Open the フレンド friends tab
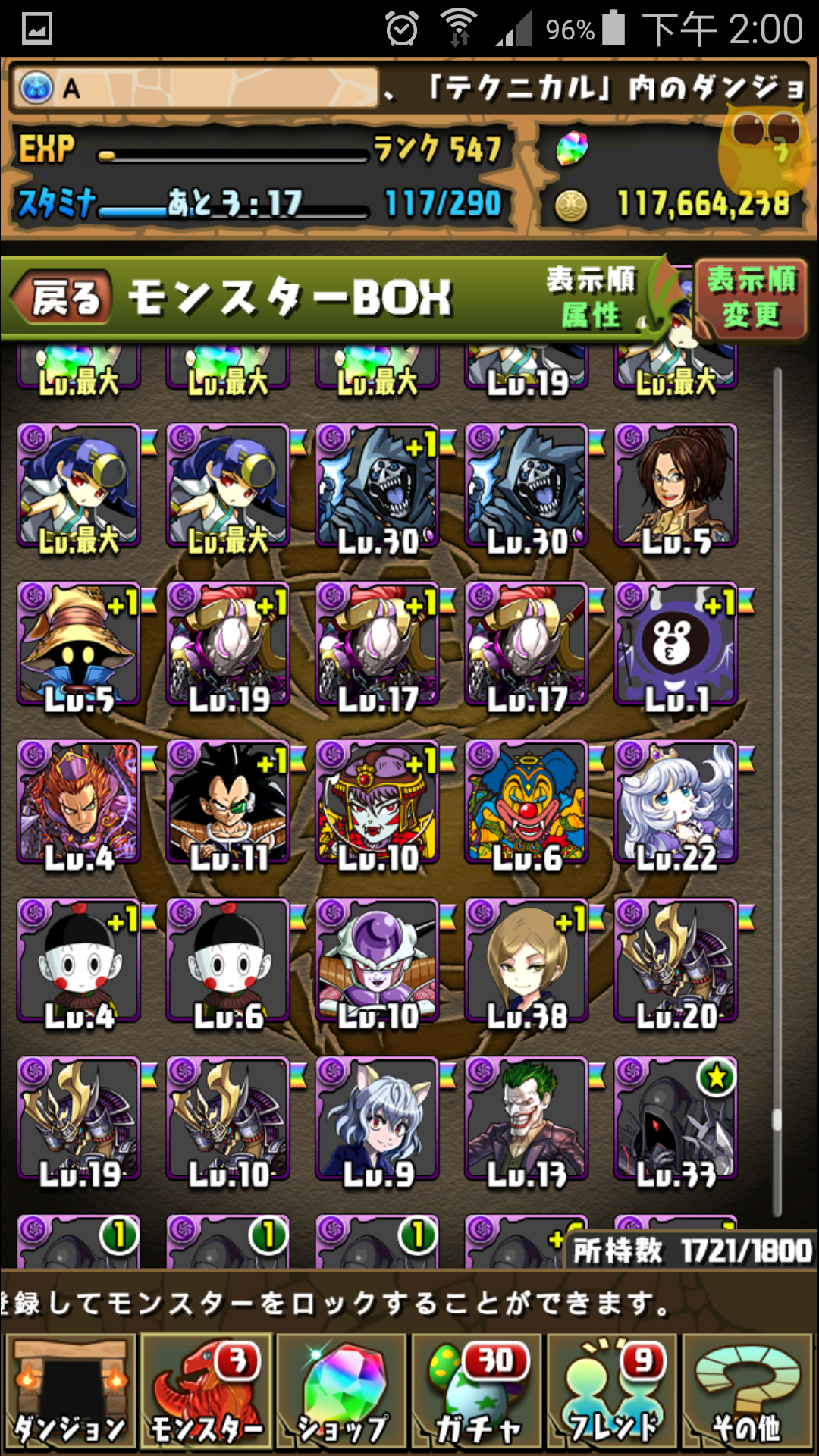Viewport: 819px width, 1456px height. click(613, 1392)
